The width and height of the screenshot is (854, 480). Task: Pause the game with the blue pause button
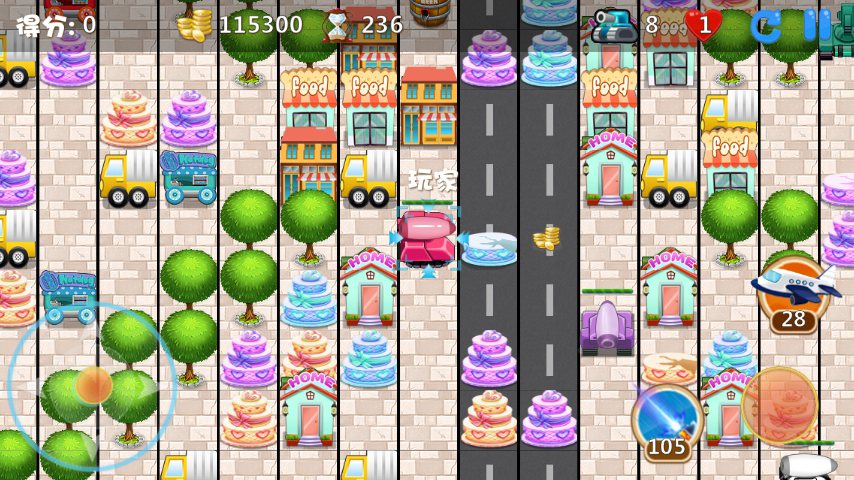click(x=817, y=25)
